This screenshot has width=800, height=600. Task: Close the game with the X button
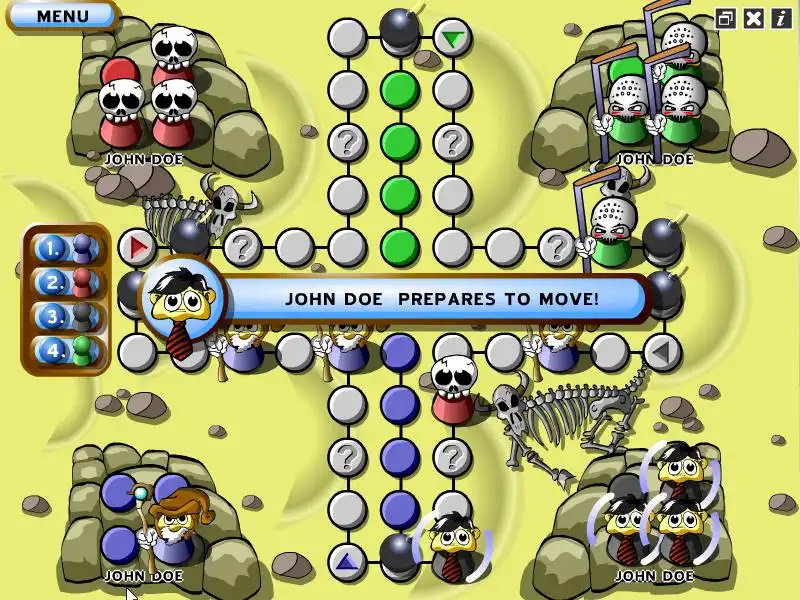754,18
